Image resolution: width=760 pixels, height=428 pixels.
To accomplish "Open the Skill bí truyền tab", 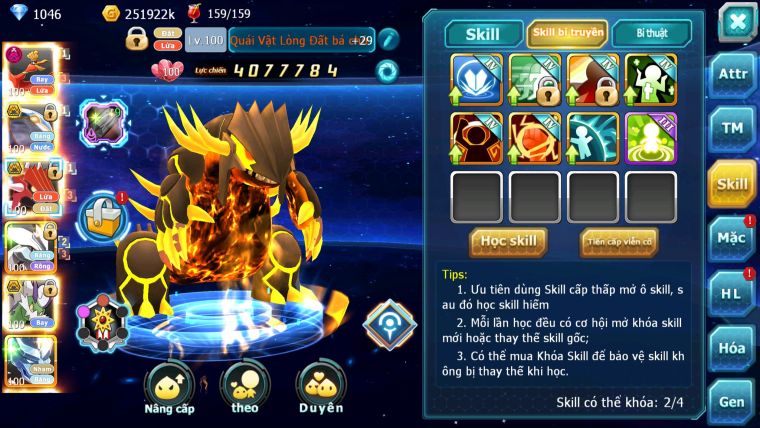I will tap(567, 33).
